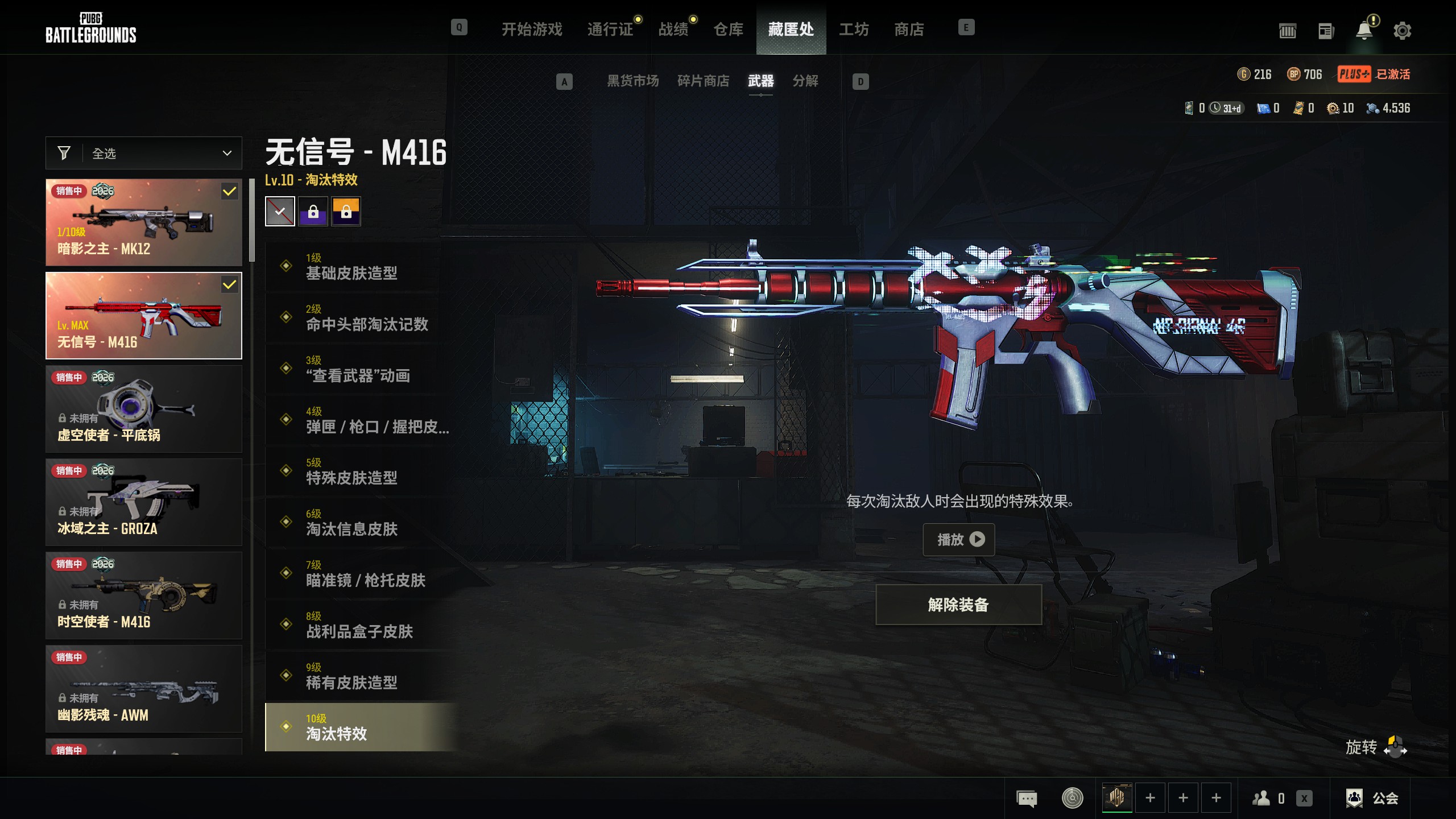Click the 播放 preview button
Image resolution: width=1456 pixels, height=819 pixels.
958,539
